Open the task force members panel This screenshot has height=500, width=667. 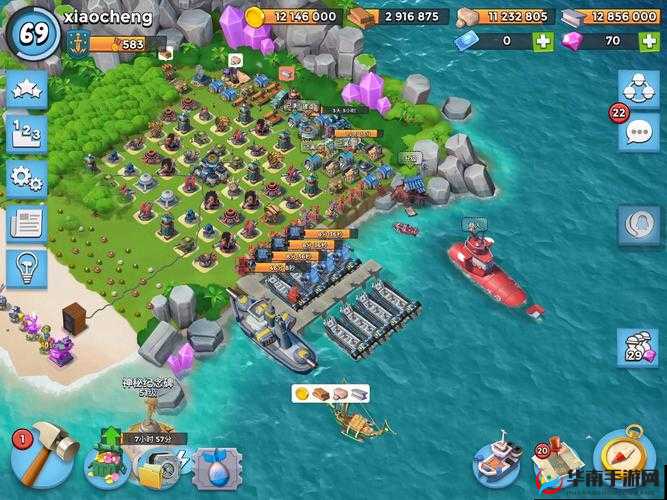637,88
